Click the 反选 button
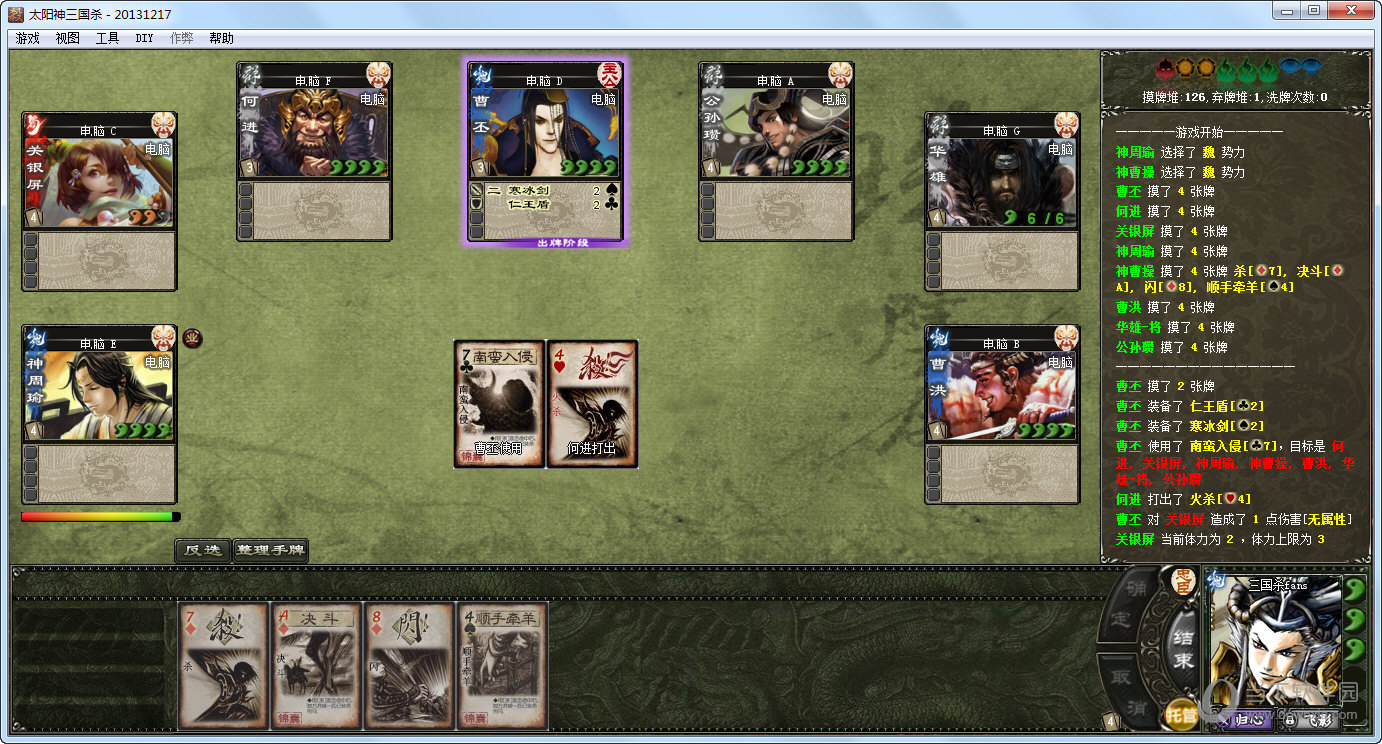Viewport: 1382px width, 744px height. 202,550
